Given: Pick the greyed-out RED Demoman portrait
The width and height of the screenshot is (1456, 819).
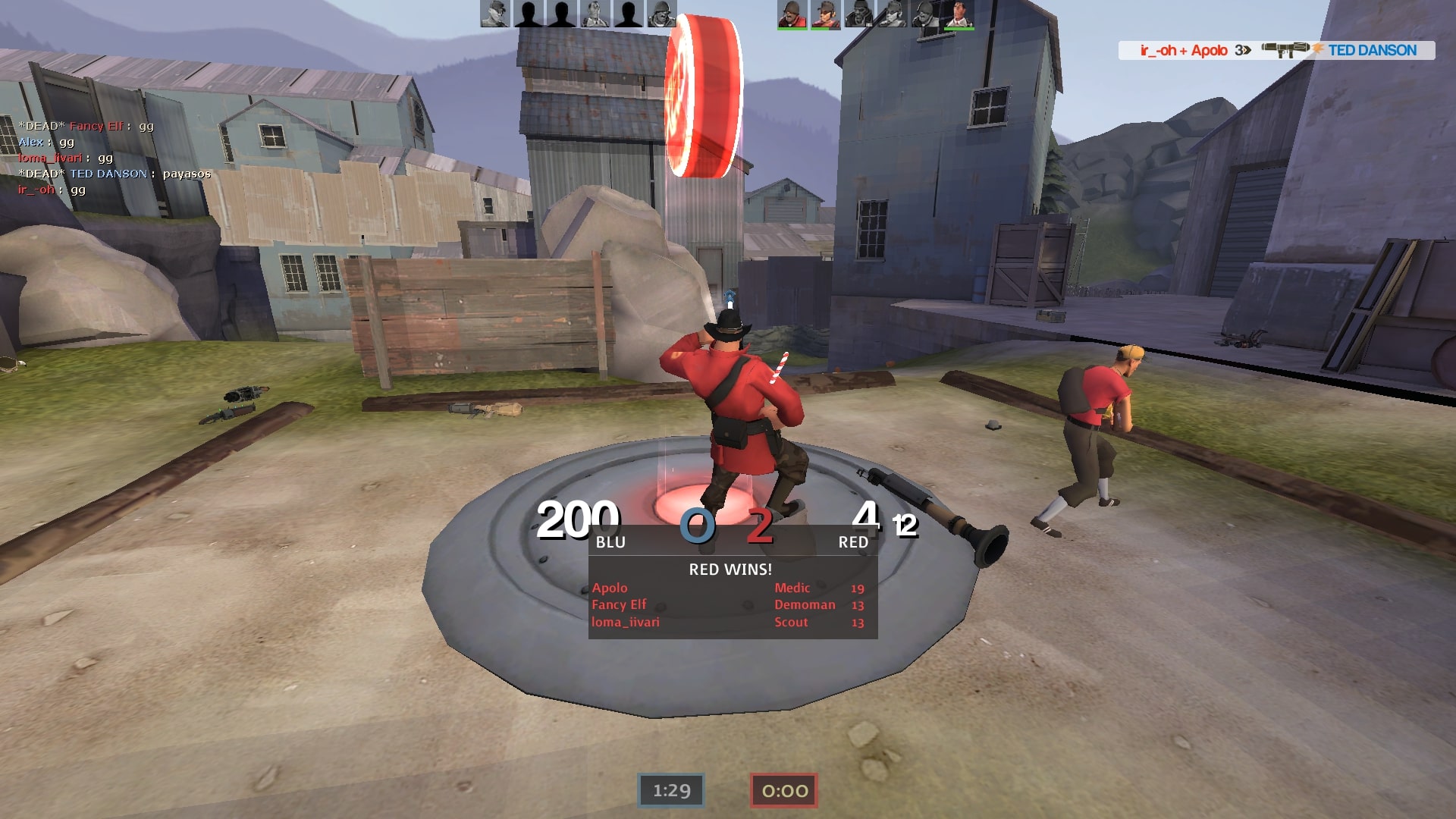Looking at the screenshot, I should (858, 14).
